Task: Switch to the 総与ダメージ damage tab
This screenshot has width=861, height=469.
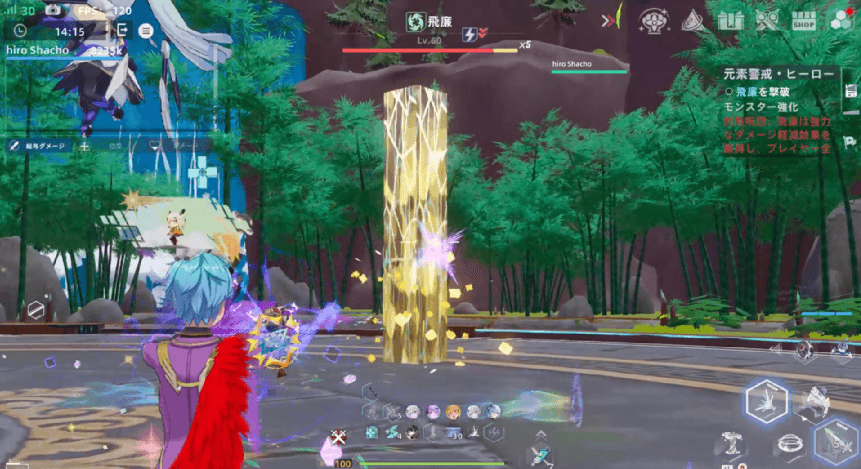Action: [36, 145]
